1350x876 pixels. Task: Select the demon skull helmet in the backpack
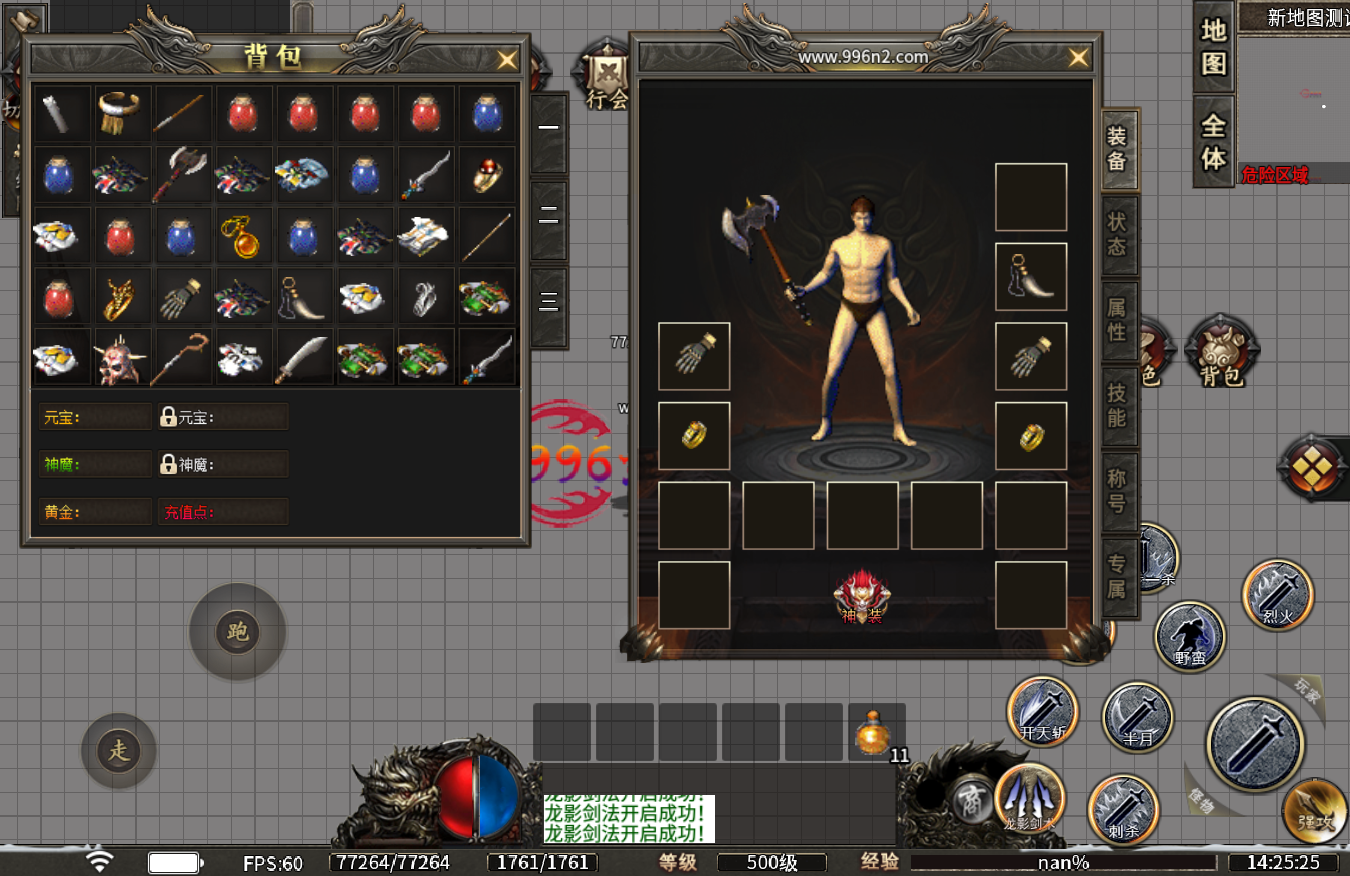(122, 357)
